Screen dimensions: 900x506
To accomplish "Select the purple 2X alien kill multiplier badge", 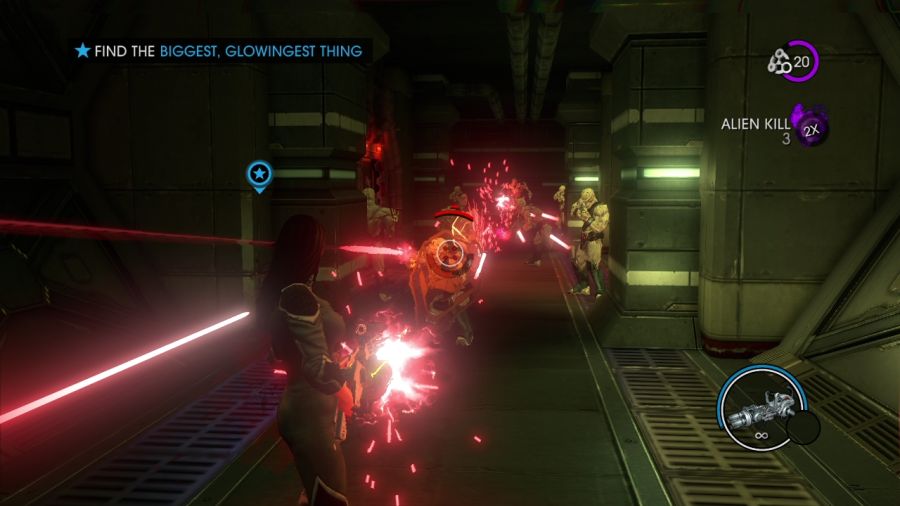I will click(810, 128).
